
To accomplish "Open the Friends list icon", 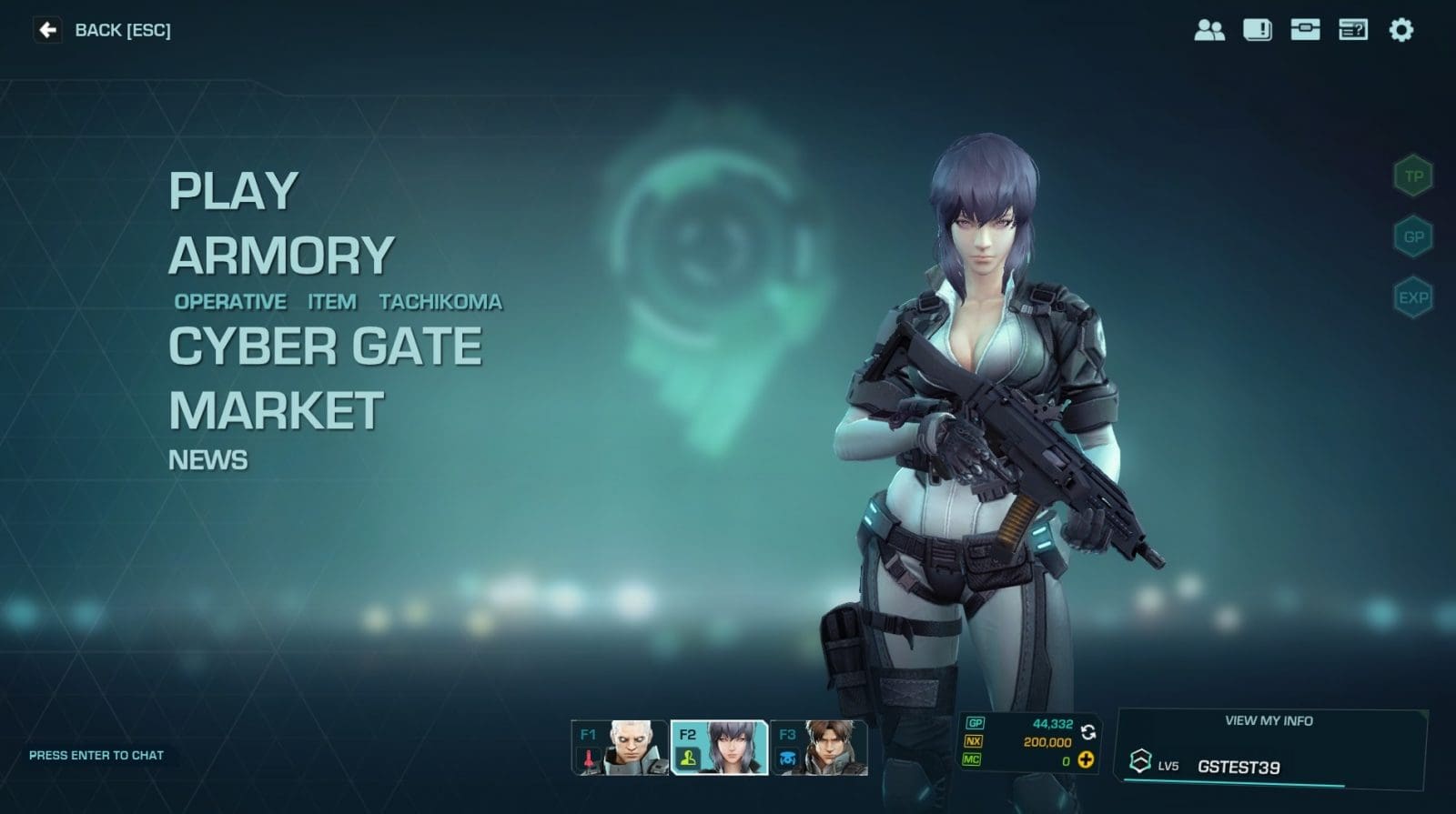I will coord(1210,30).
